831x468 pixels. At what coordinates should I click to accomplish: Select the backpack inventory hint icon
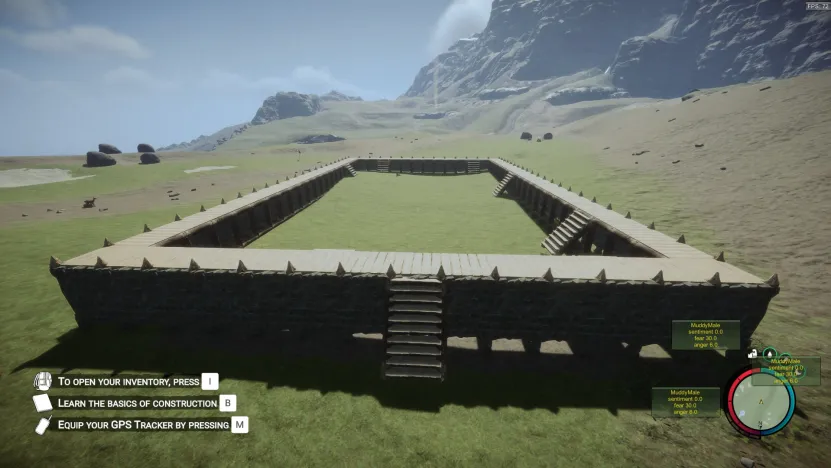pyautogui.click(x=42, y=381)
